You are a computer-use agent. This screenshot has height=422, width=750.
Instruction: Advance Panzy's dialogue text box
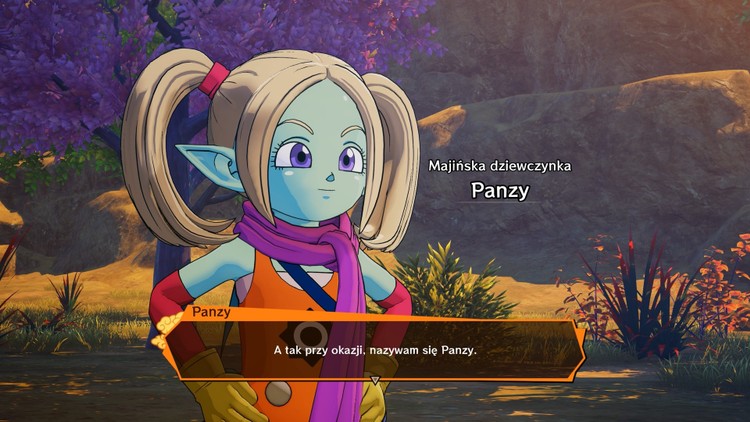[x=376, y=350]
